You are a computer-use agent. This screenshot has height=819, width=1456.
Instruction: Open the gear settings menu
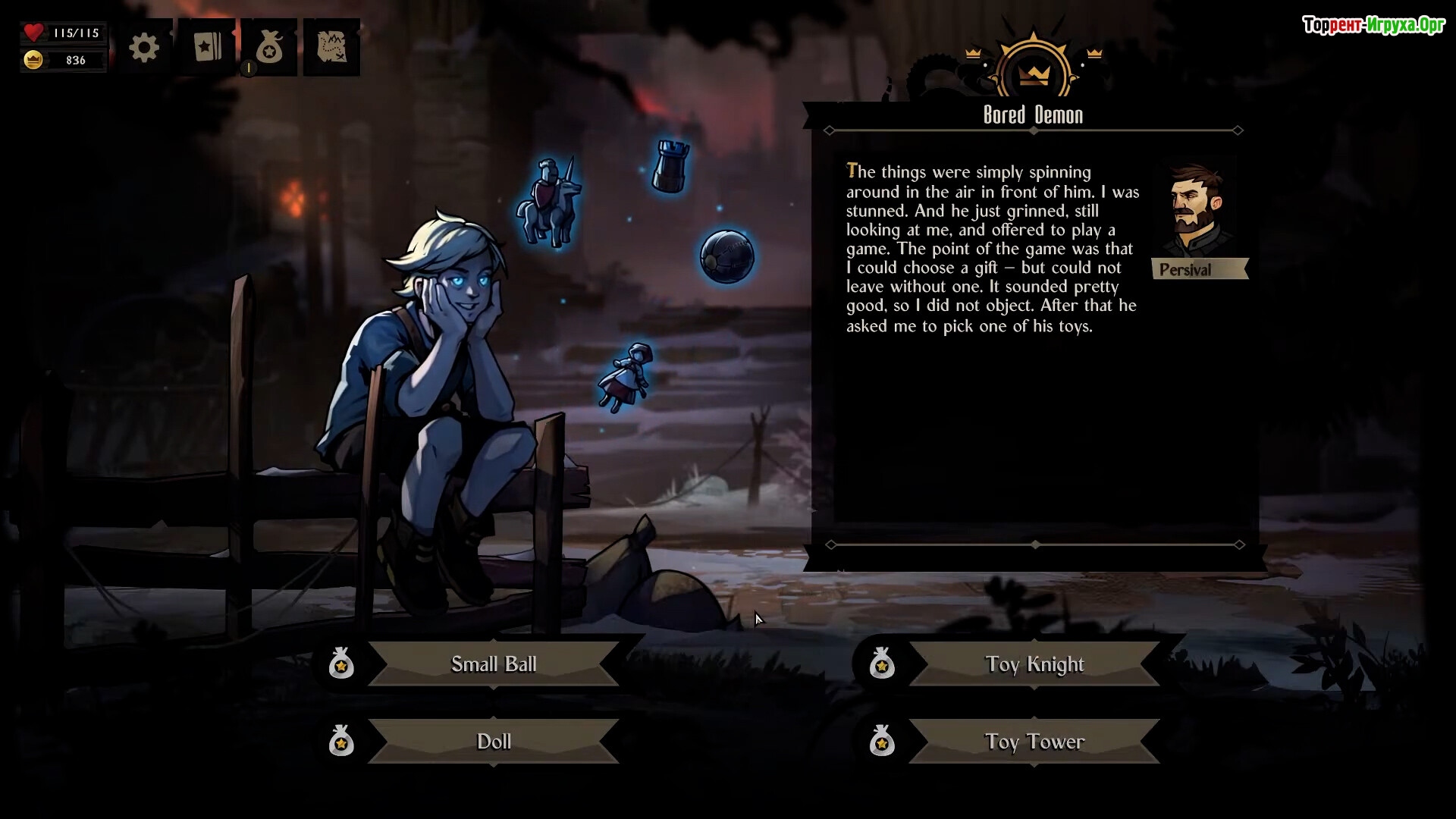tap(144, 49)
